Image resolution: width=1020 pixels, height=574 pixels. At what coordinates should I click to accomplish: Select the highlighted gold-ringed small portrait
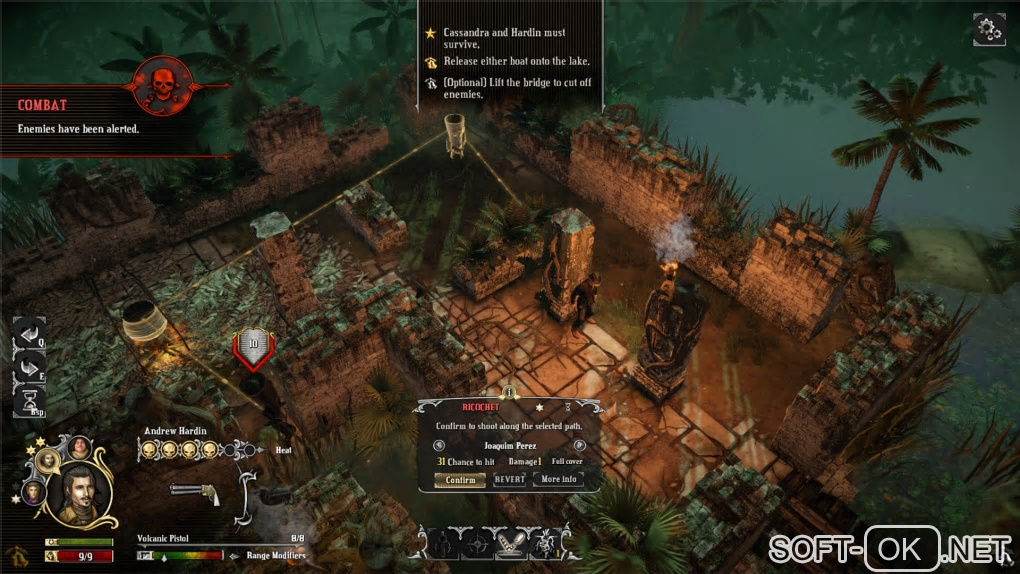[x=47, y=460]
